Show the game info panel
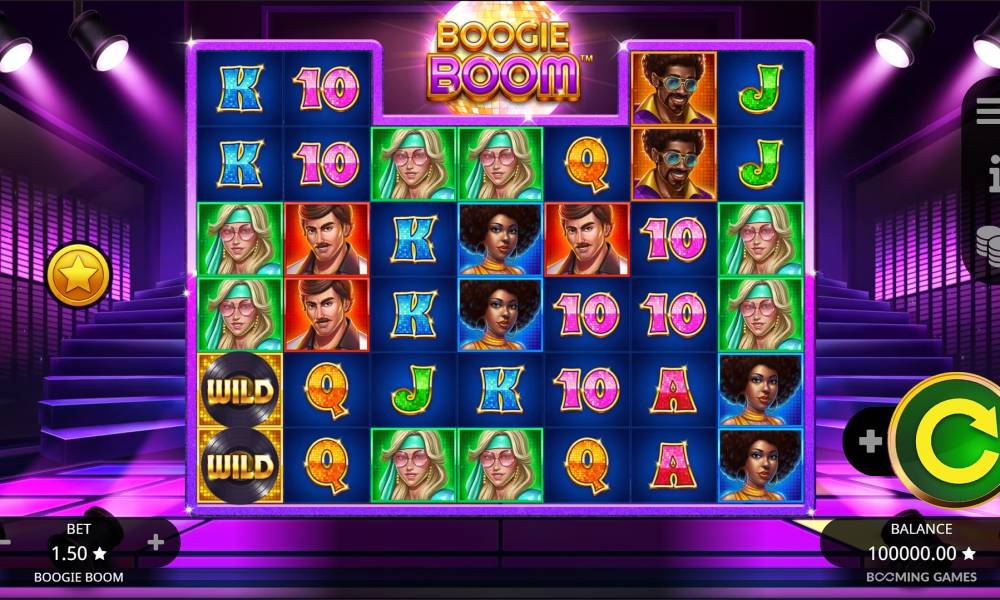 point(991,177)
